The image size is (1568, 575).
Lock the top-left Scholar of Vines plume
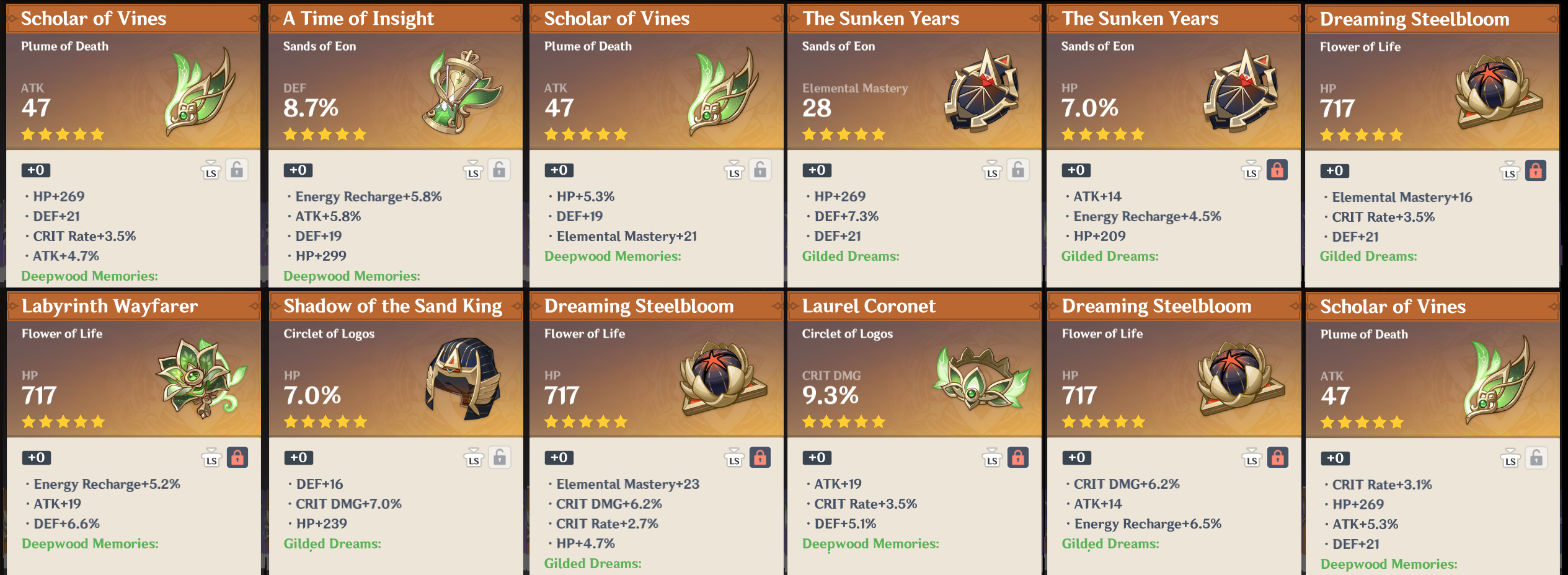click(x=238, y=171)
